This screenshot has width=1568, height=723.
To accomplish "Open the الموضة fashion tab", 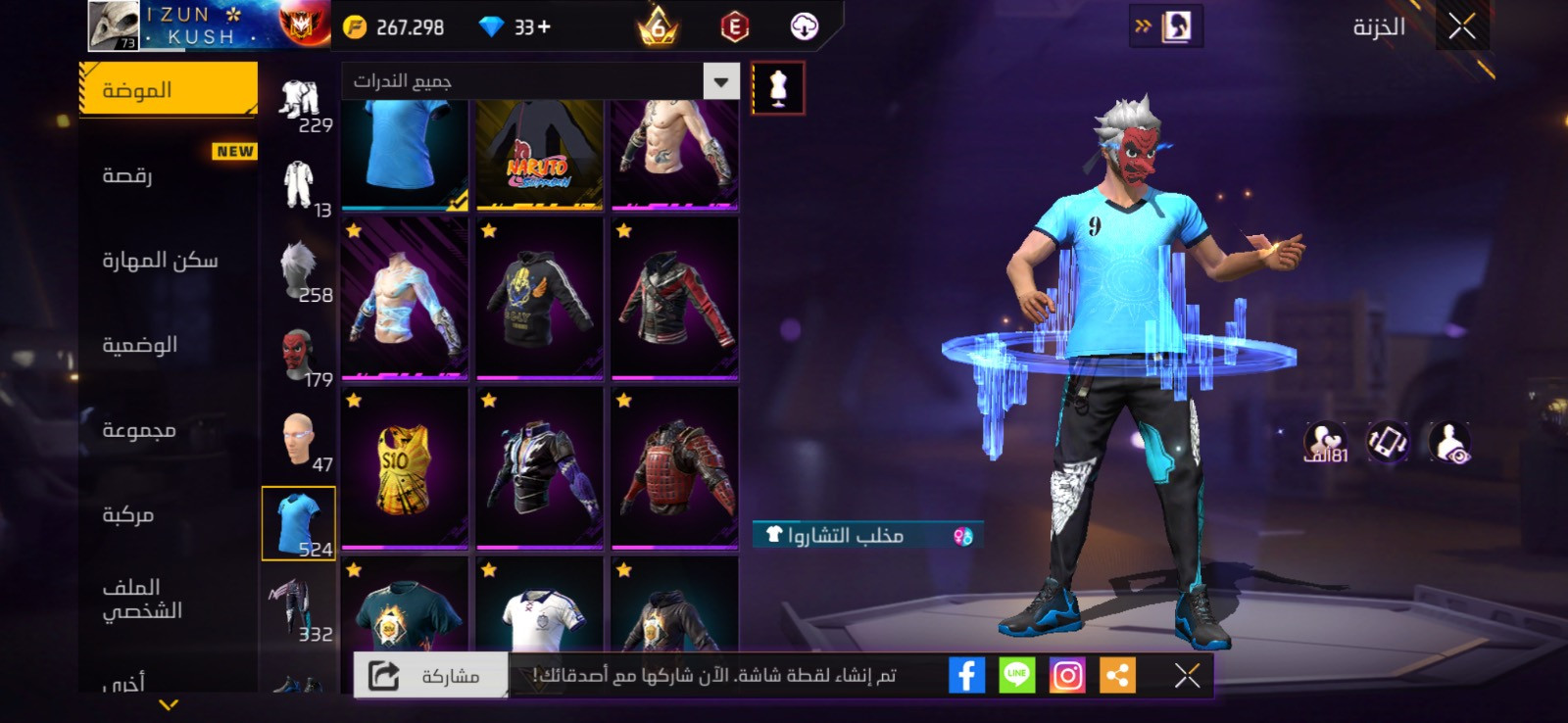I will pyautogui.click(x=168, y=90).
